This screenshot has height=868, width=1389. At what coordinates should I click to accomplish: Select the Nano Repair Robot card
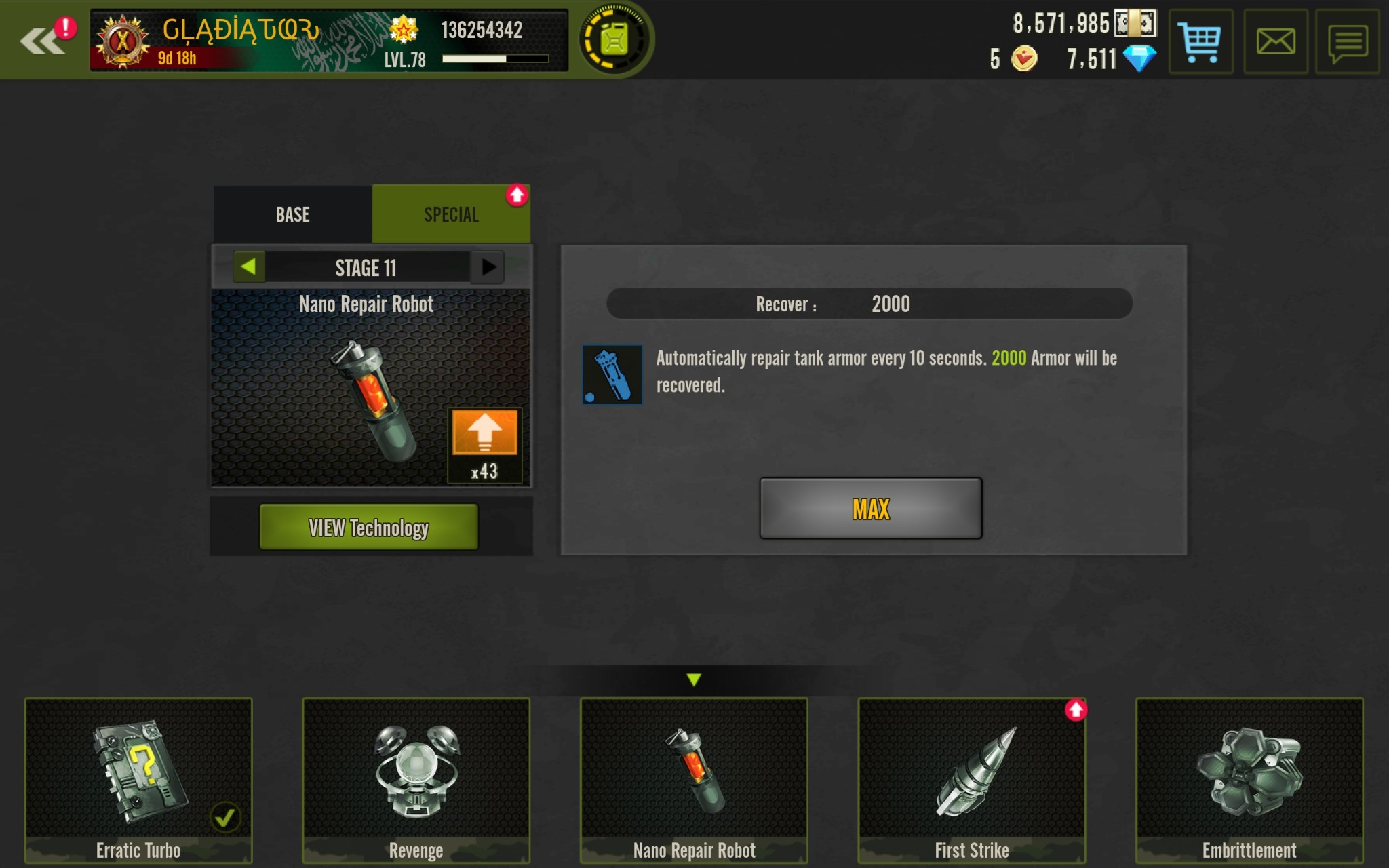click(694, 780)
